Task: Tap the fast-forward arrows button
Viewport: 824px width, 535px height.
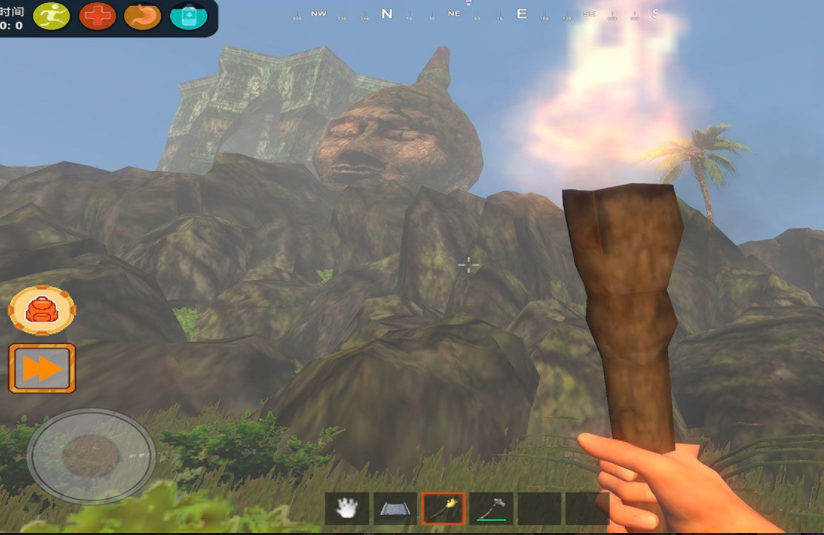Action: point(42,369)
